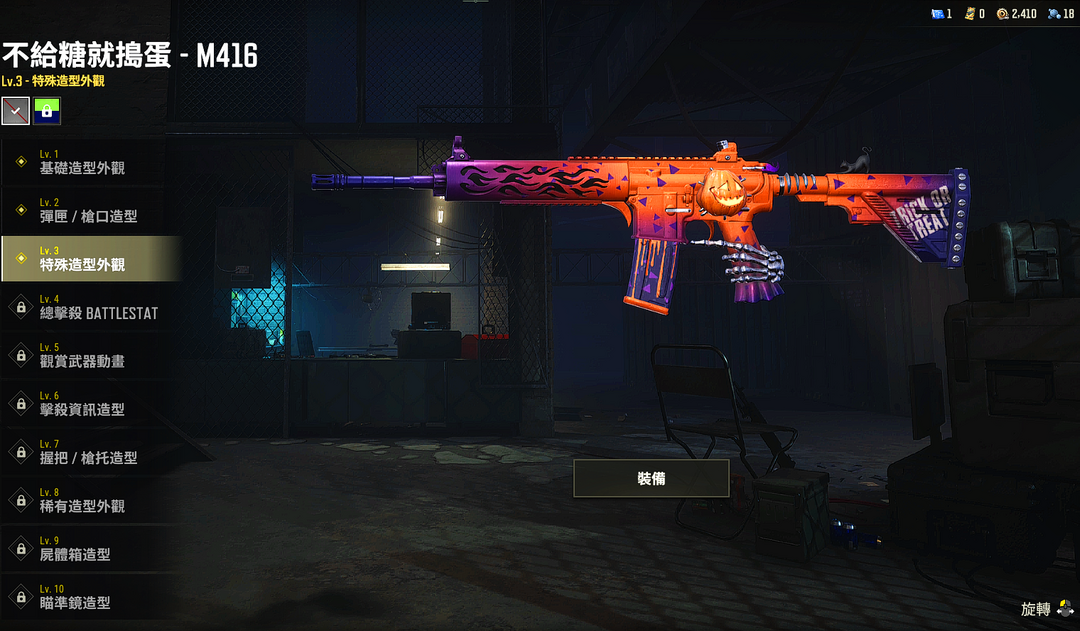Select Lv. 3 特殊造型外觀 entry

point(90,259)
